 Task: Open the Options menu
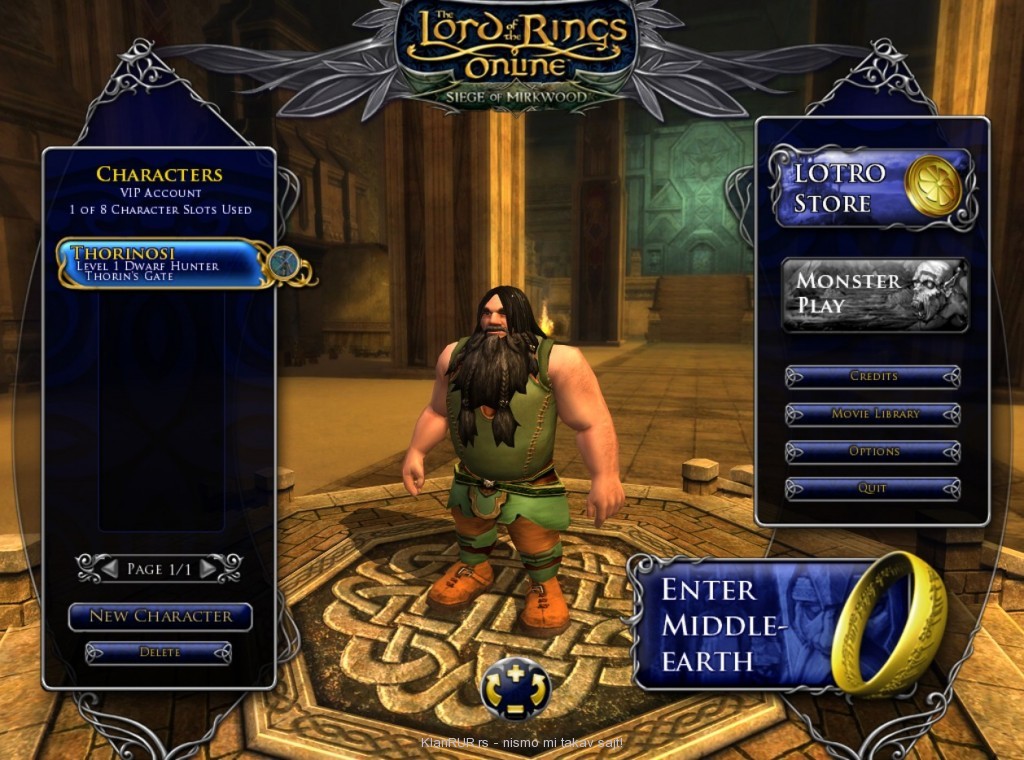(873, 452)
